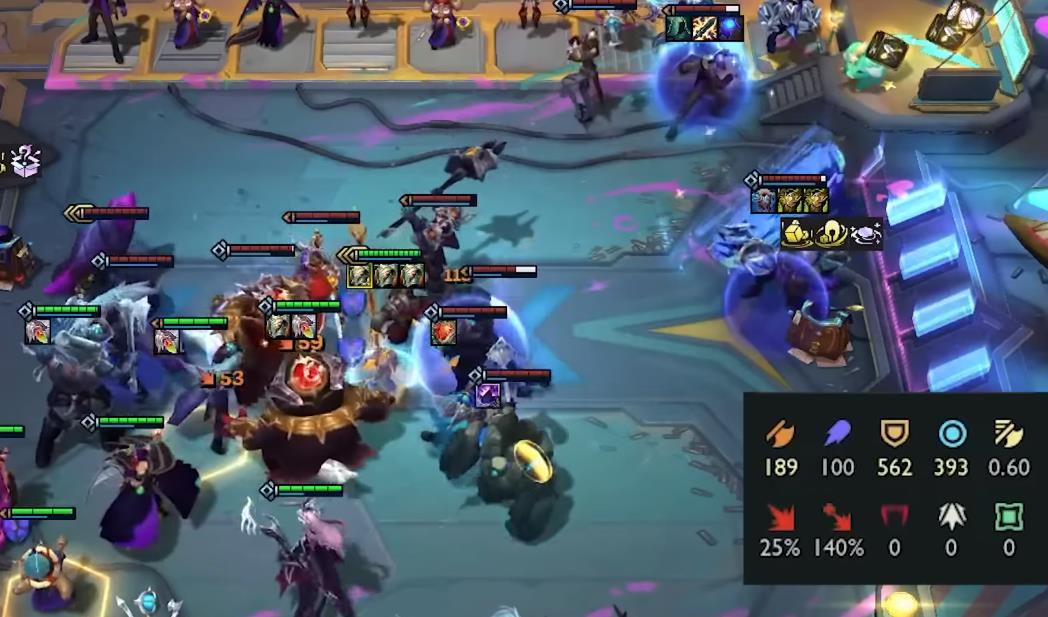The width and height of the screenshot is (1048, 617).
Task: Inspect the gold armor shield stat icon
Action: (893, 433)
